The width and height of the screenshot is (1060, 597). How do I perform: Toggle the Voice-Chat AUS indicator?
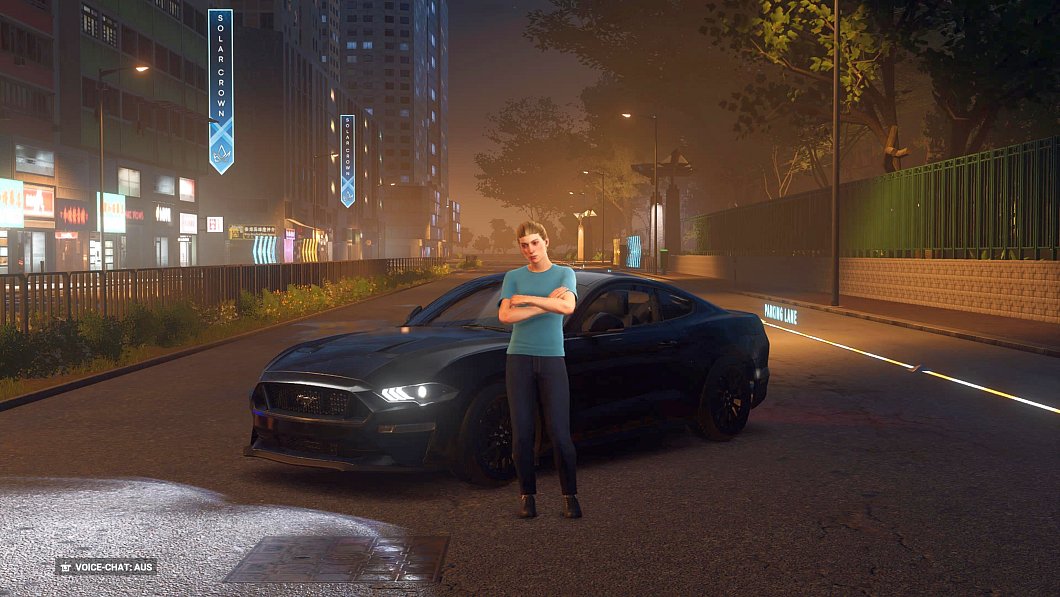[106, 566]
